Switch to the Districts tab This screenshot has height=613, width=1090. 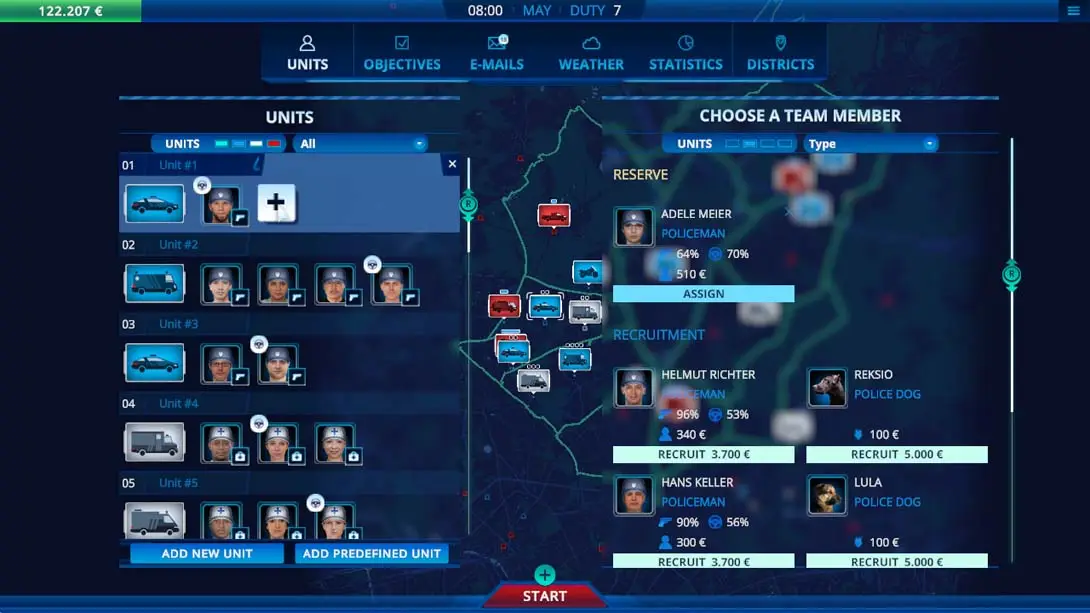click(x=780, y=53)
